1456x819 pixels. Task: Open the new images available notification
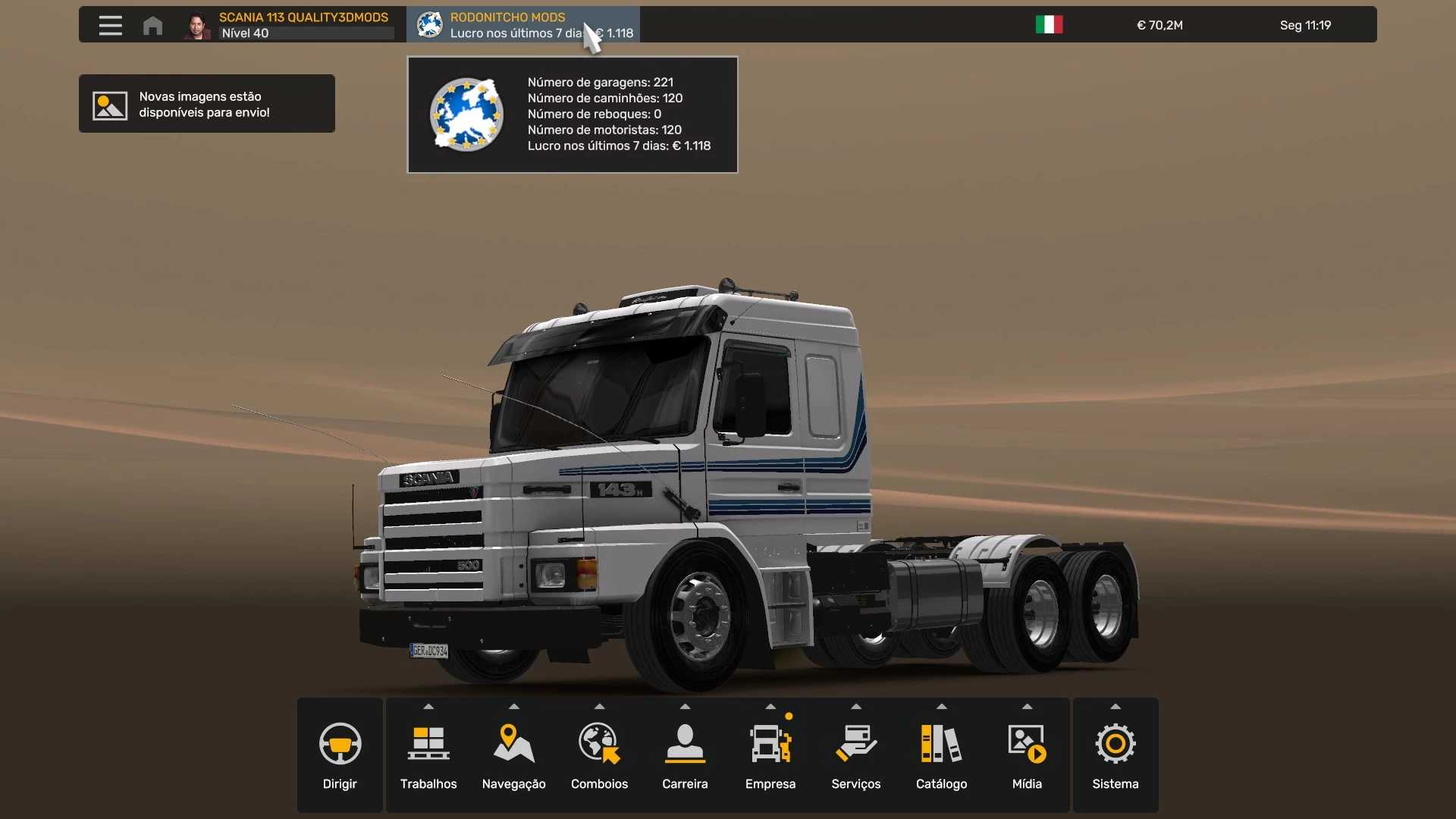206,104
